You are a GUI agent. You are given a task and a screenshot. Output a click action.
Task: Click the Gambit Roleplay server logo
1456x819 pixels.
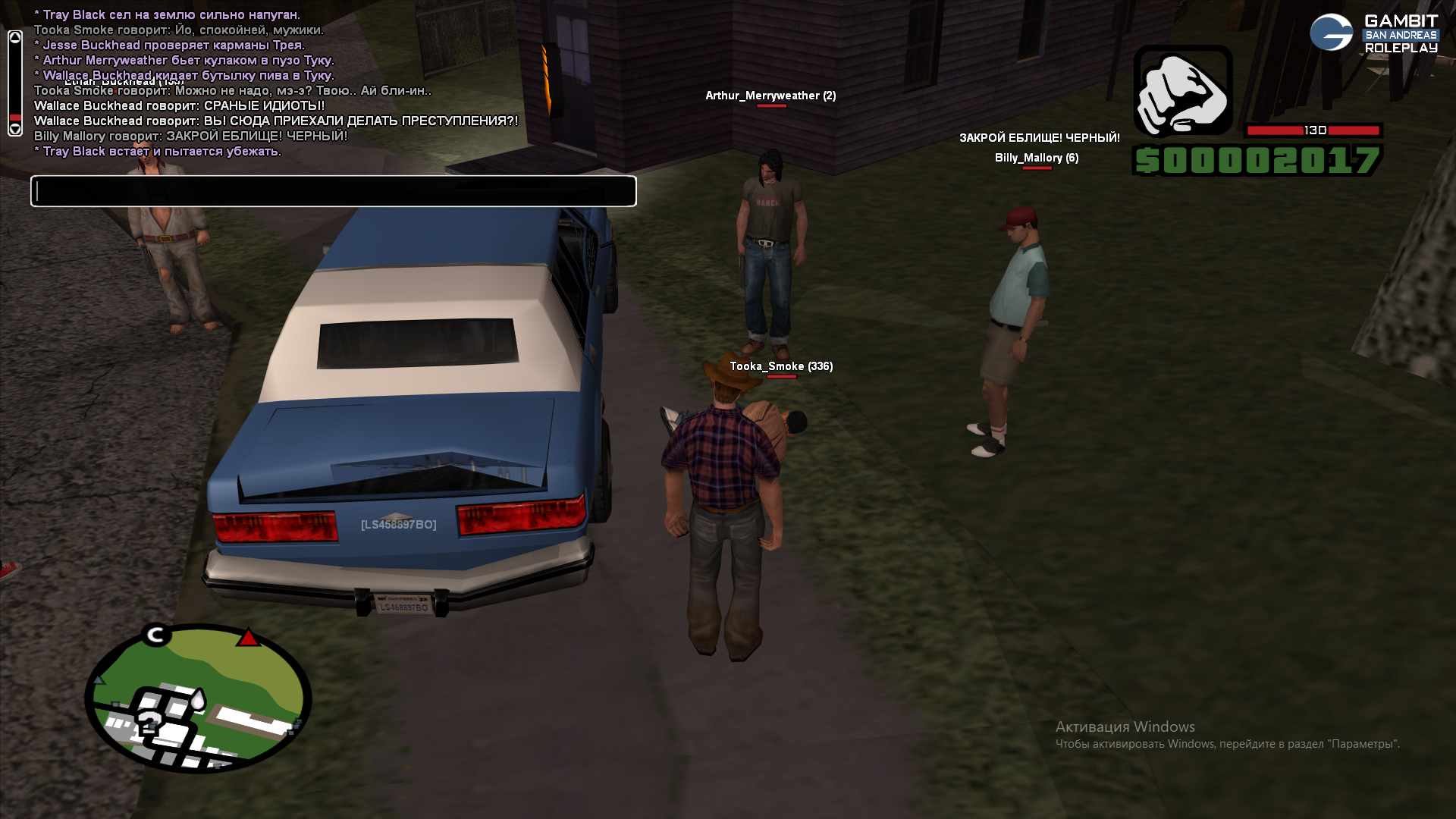1373,33
